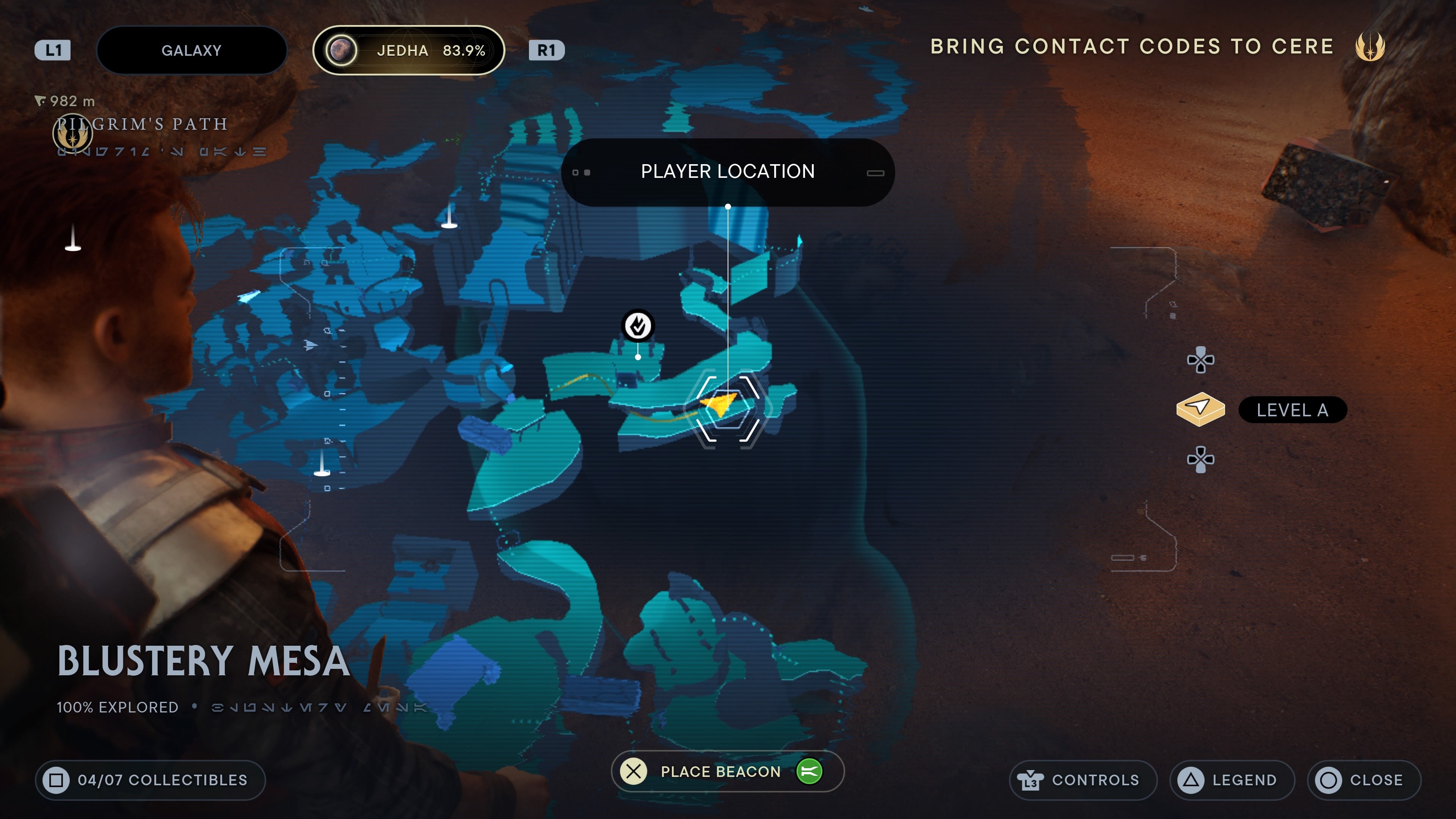Open the map Legend
Image resolution: width=1456 pixels, height=819 pixels.
[x=1232, y=780]
